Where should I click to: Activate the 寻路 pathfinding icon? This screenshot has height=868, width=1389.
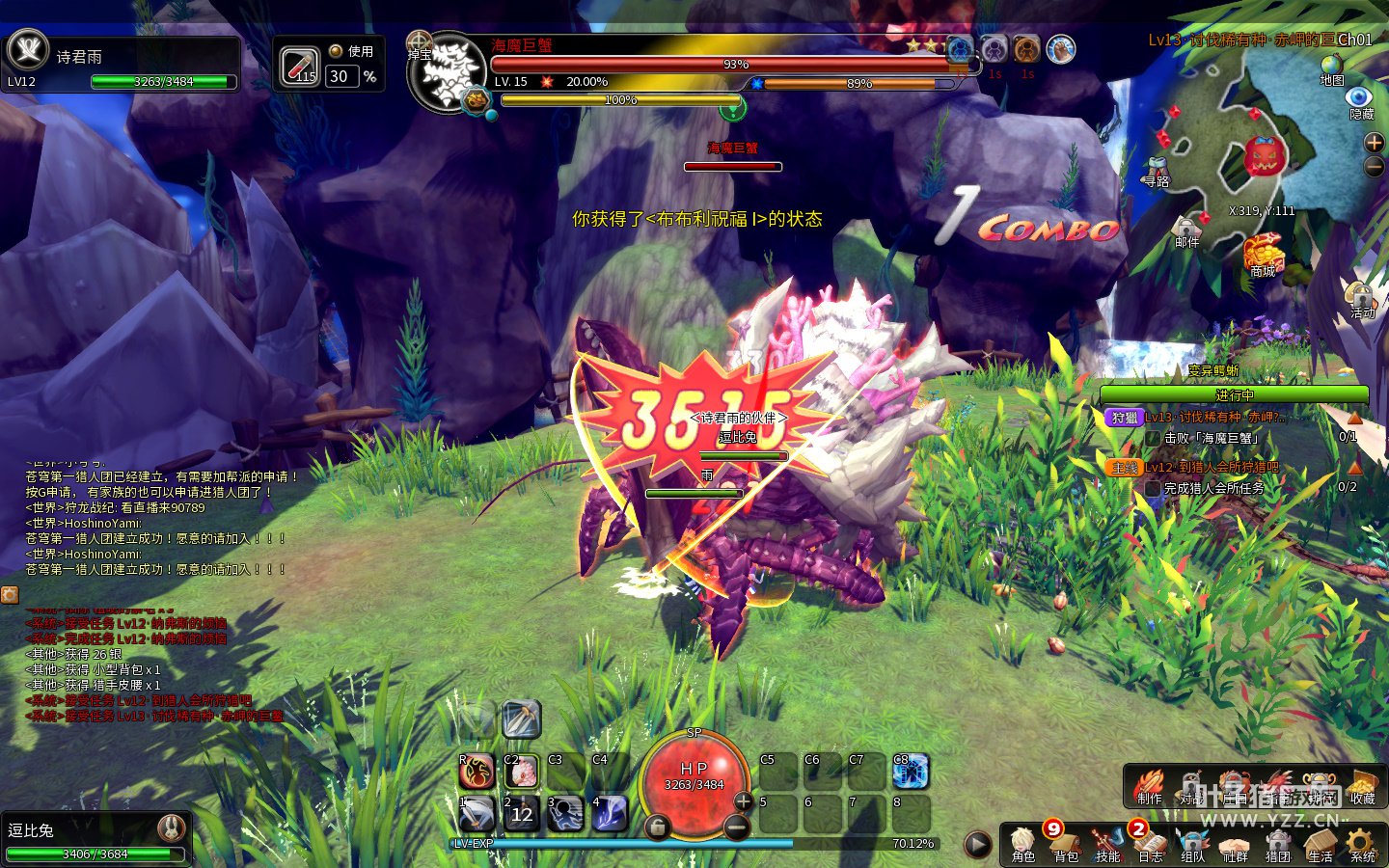(x=1157, y=170)
